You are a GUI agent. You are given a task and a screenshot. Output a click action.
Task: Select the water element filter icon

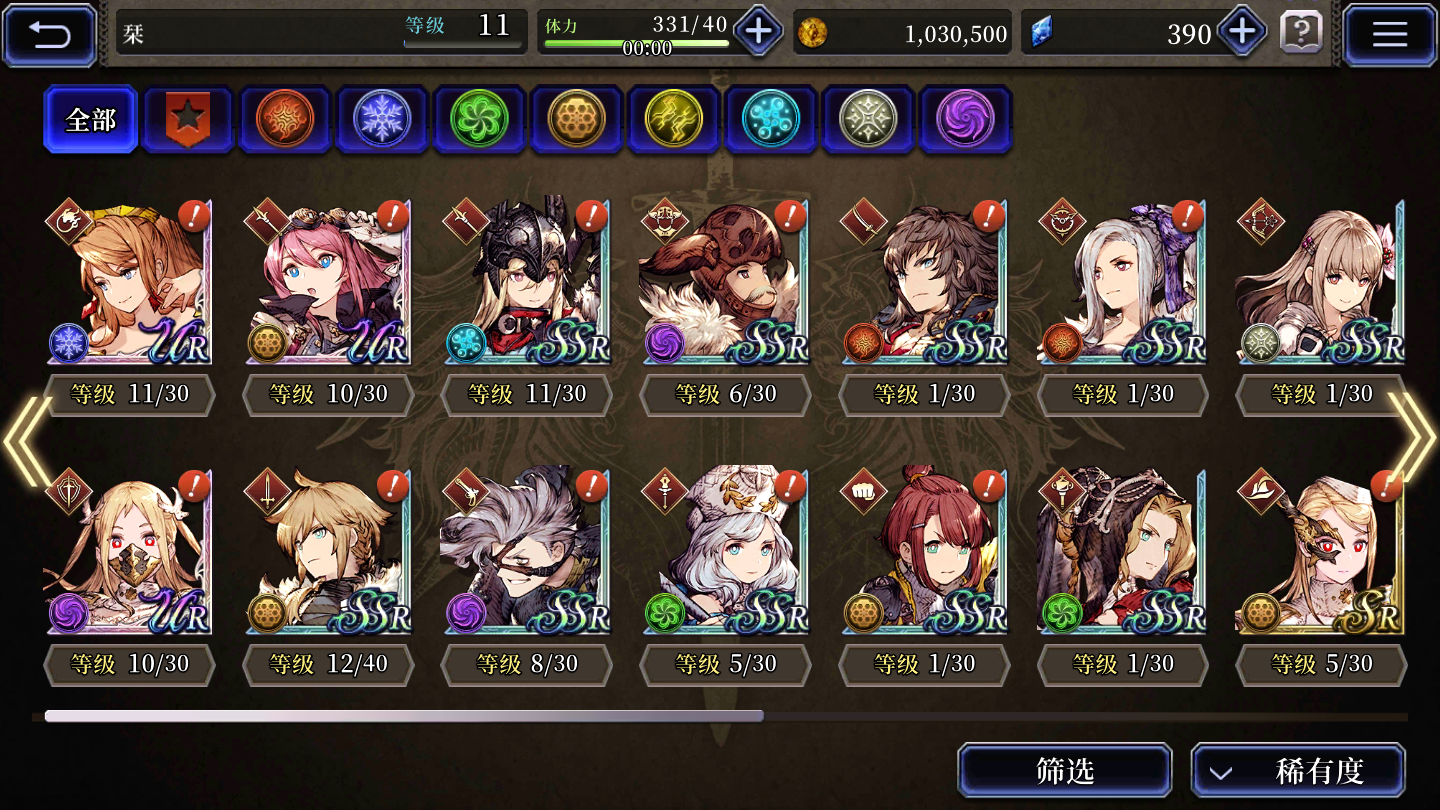(770, 120)
